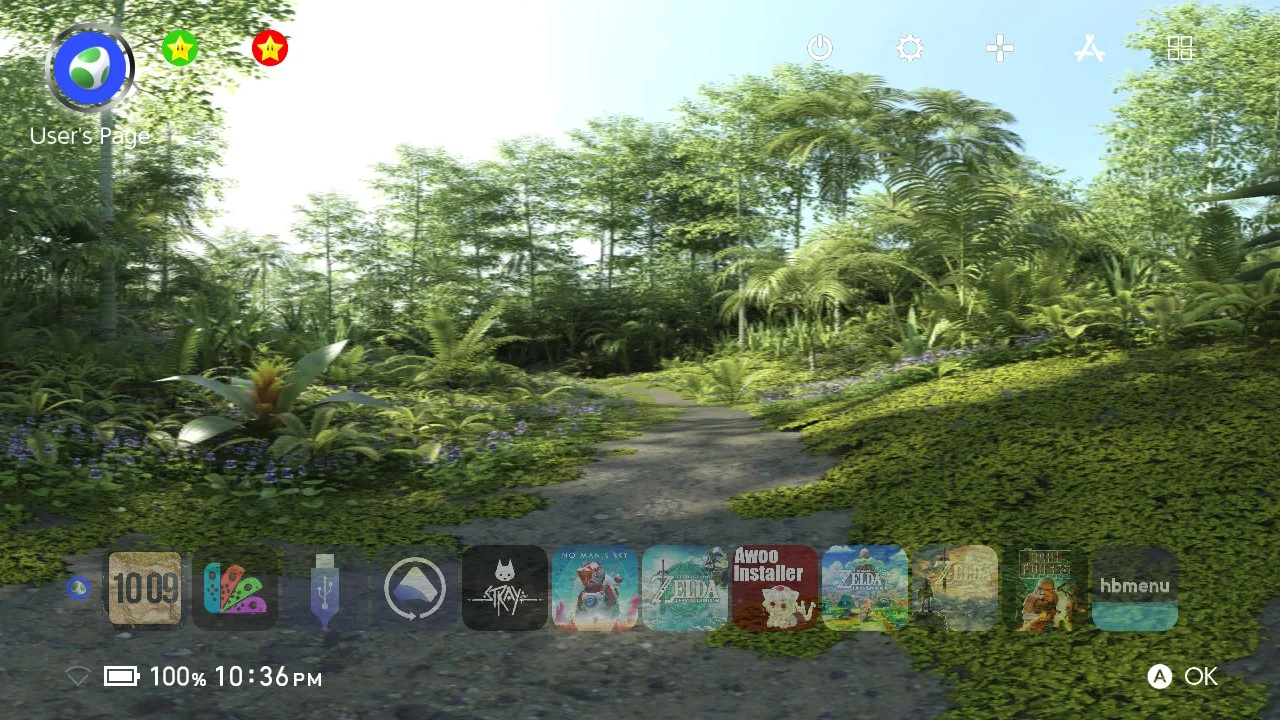Open the colorful Joy-Con fan tile
Viewport: 1280px width, 720px height.
(x=235, y=588)
